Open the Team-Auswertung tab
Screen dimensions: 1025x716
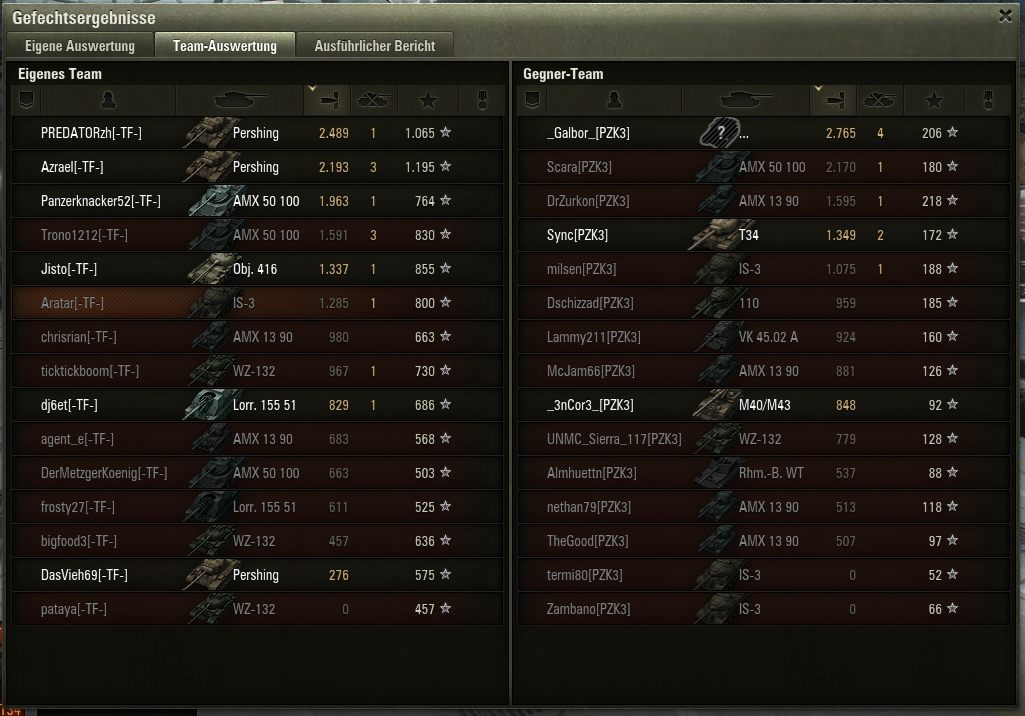(x=224, y=46)
